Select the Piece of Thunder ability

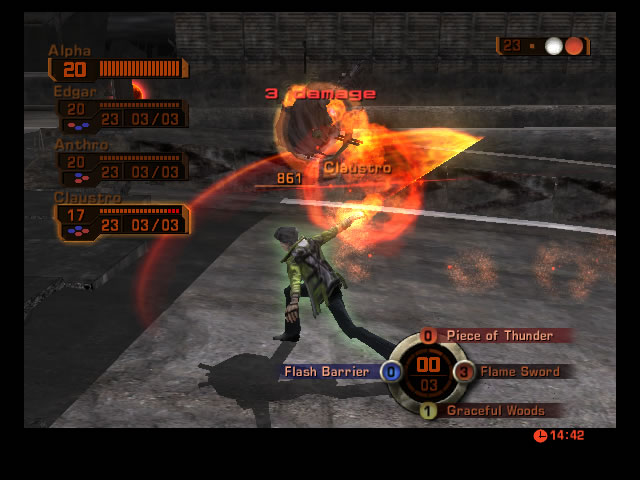click(x=497, y=336)
